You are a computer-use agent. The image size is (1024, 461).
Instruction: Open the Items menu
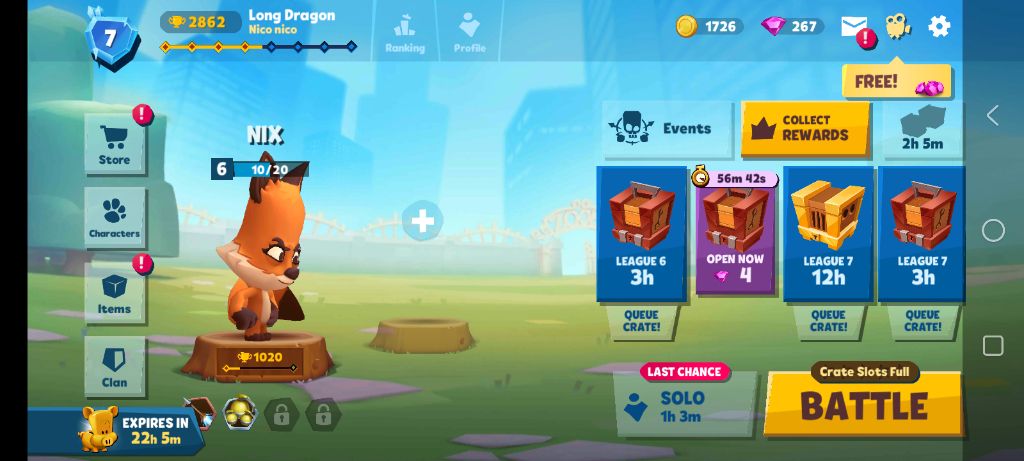114,293
